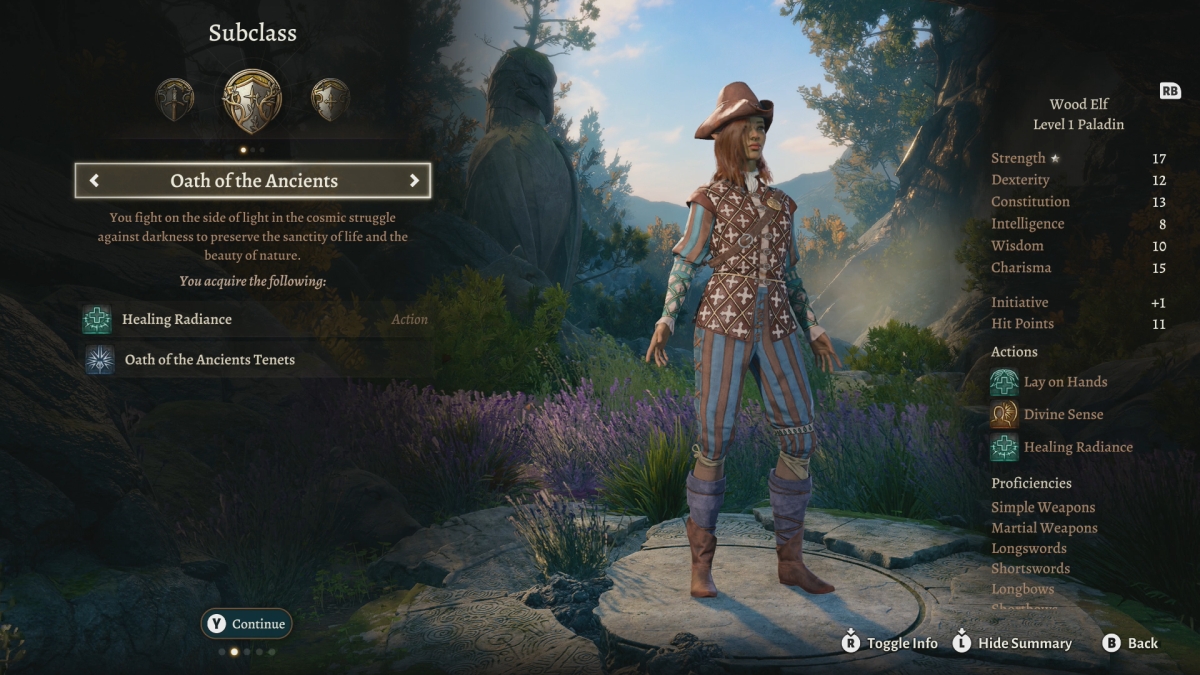Go back to the previous screen
Image resolution: width=1200 pixels, height=675 pixels.
(x=1131, y=643)
